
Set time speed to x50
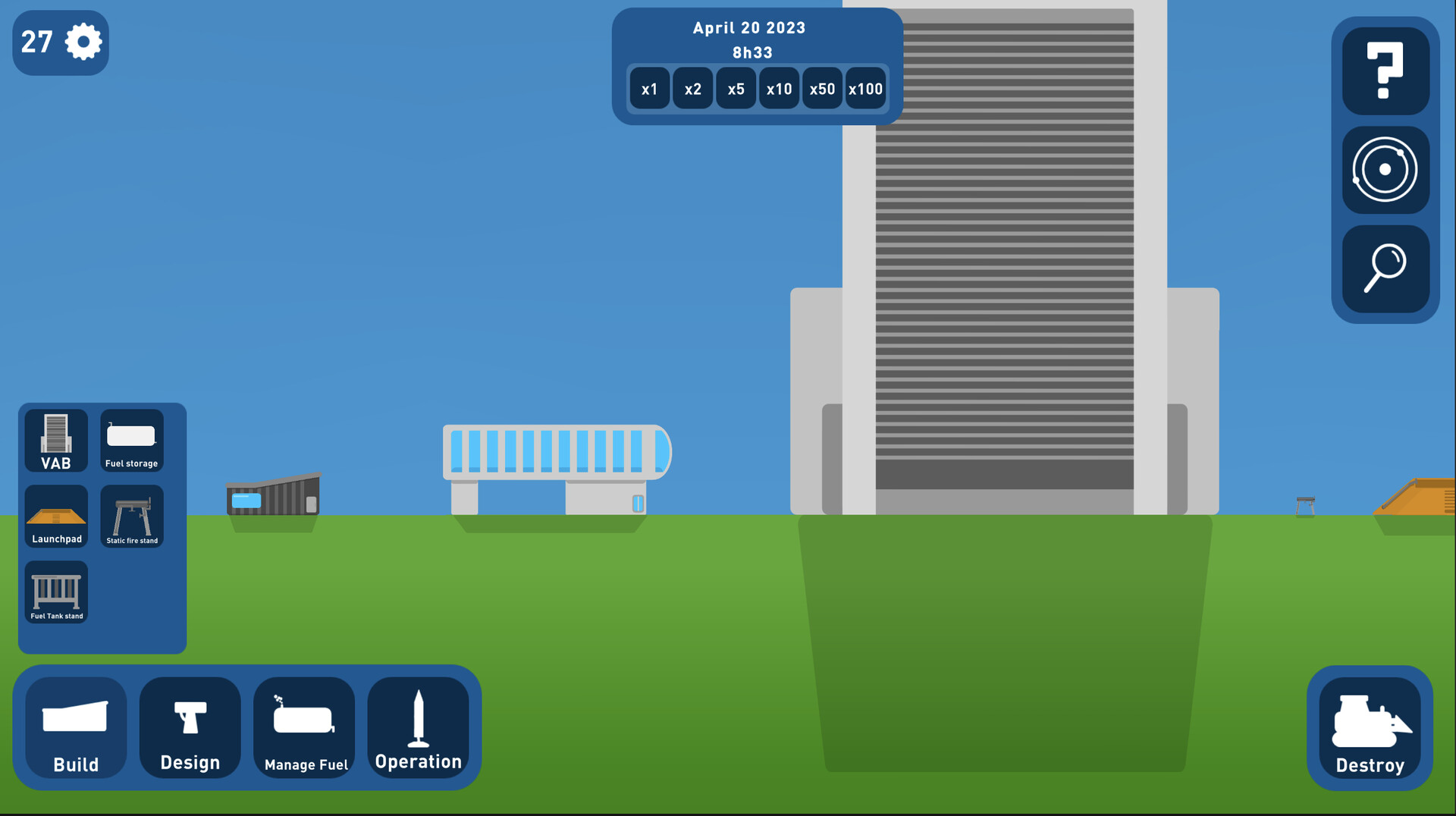coord(822,89)
